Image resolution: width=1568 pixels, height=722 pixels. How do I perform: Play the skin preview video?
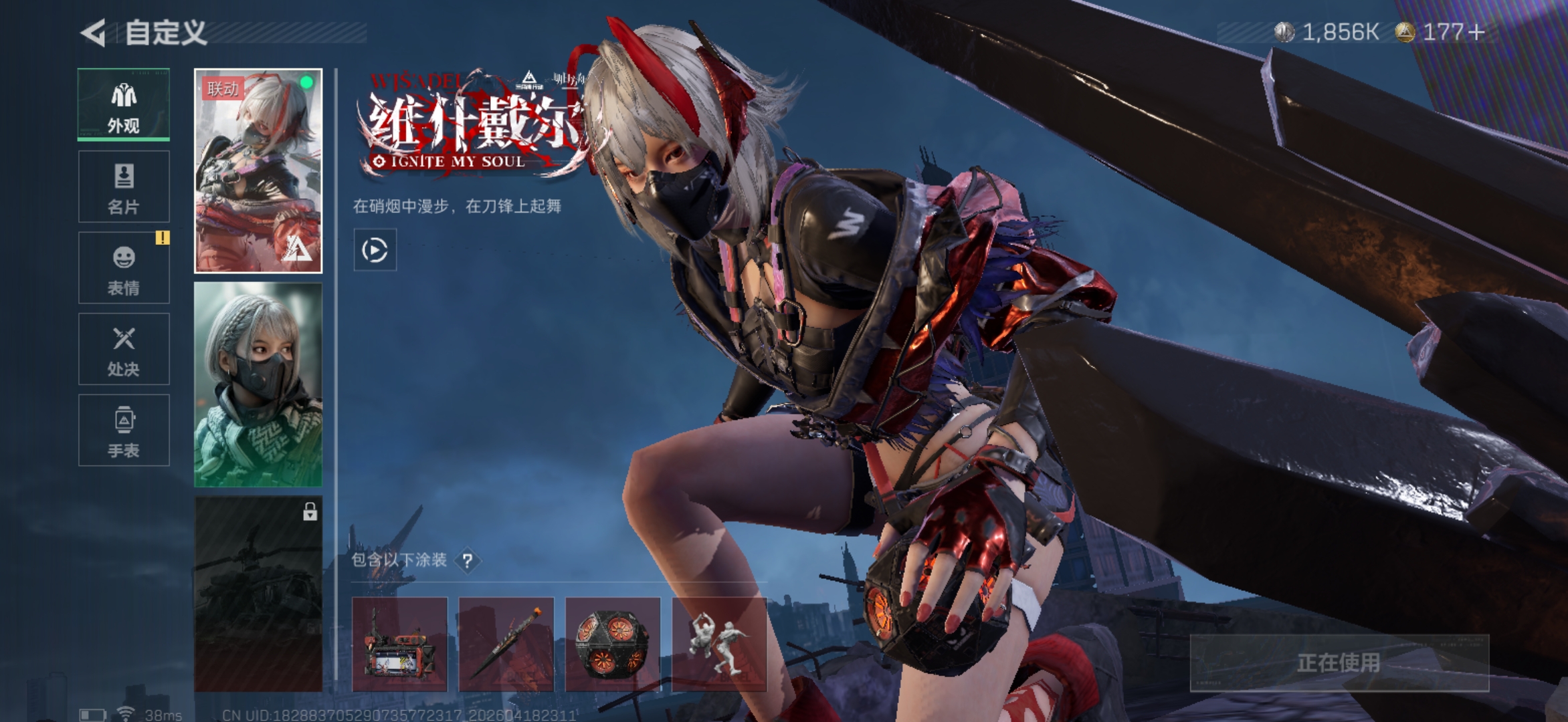point(375,250)
